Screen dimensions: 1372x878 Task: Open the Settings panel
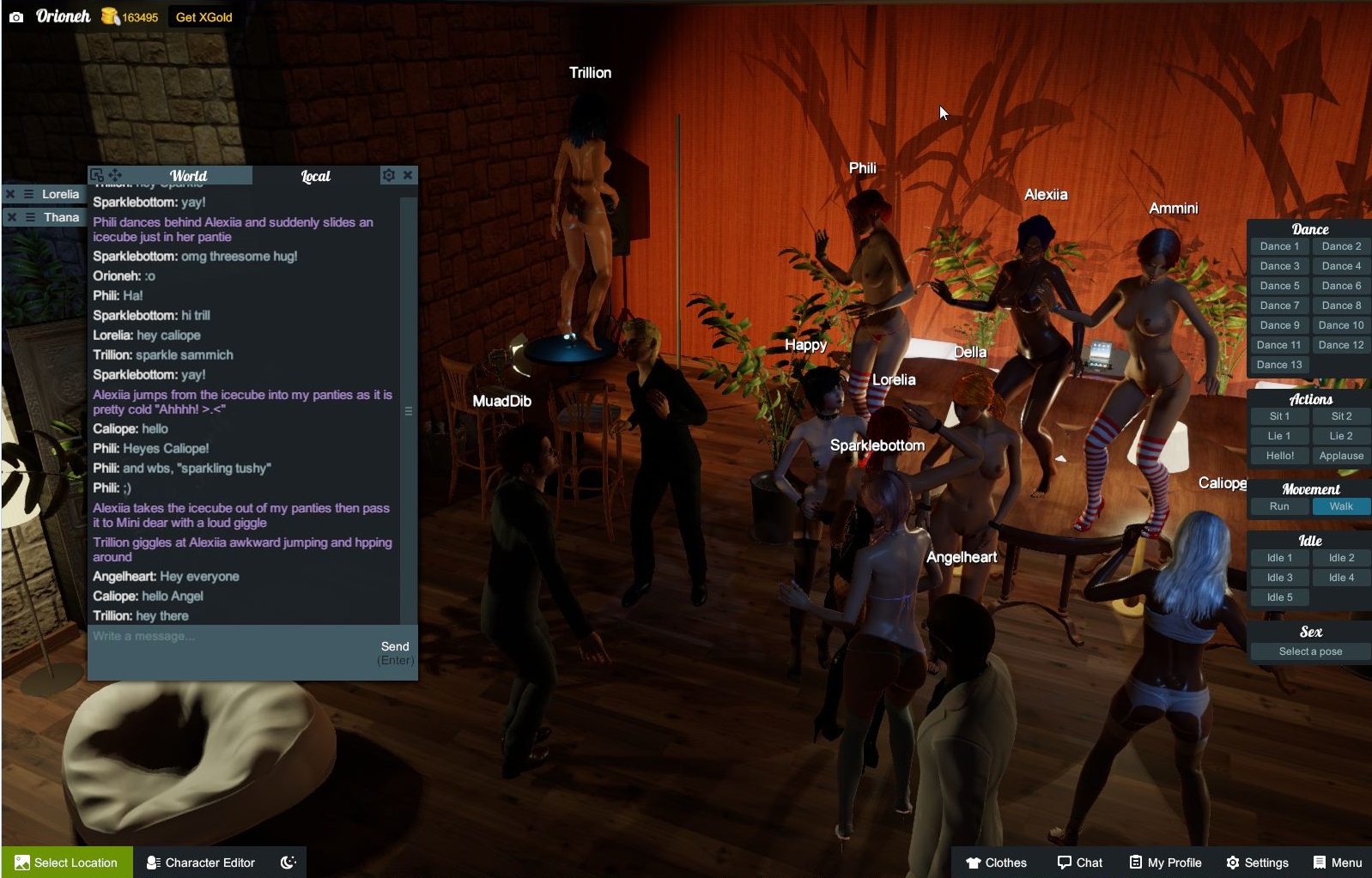tap(1257, 863)
